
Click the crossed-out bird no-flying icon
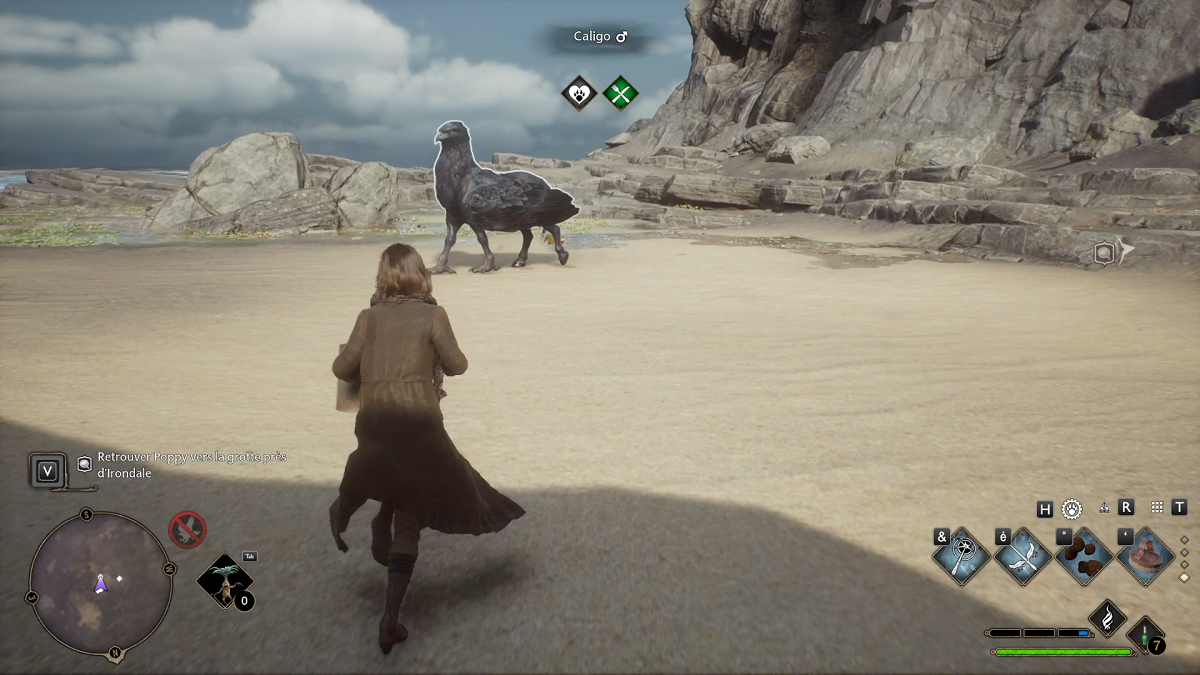[x=187, y=529]
